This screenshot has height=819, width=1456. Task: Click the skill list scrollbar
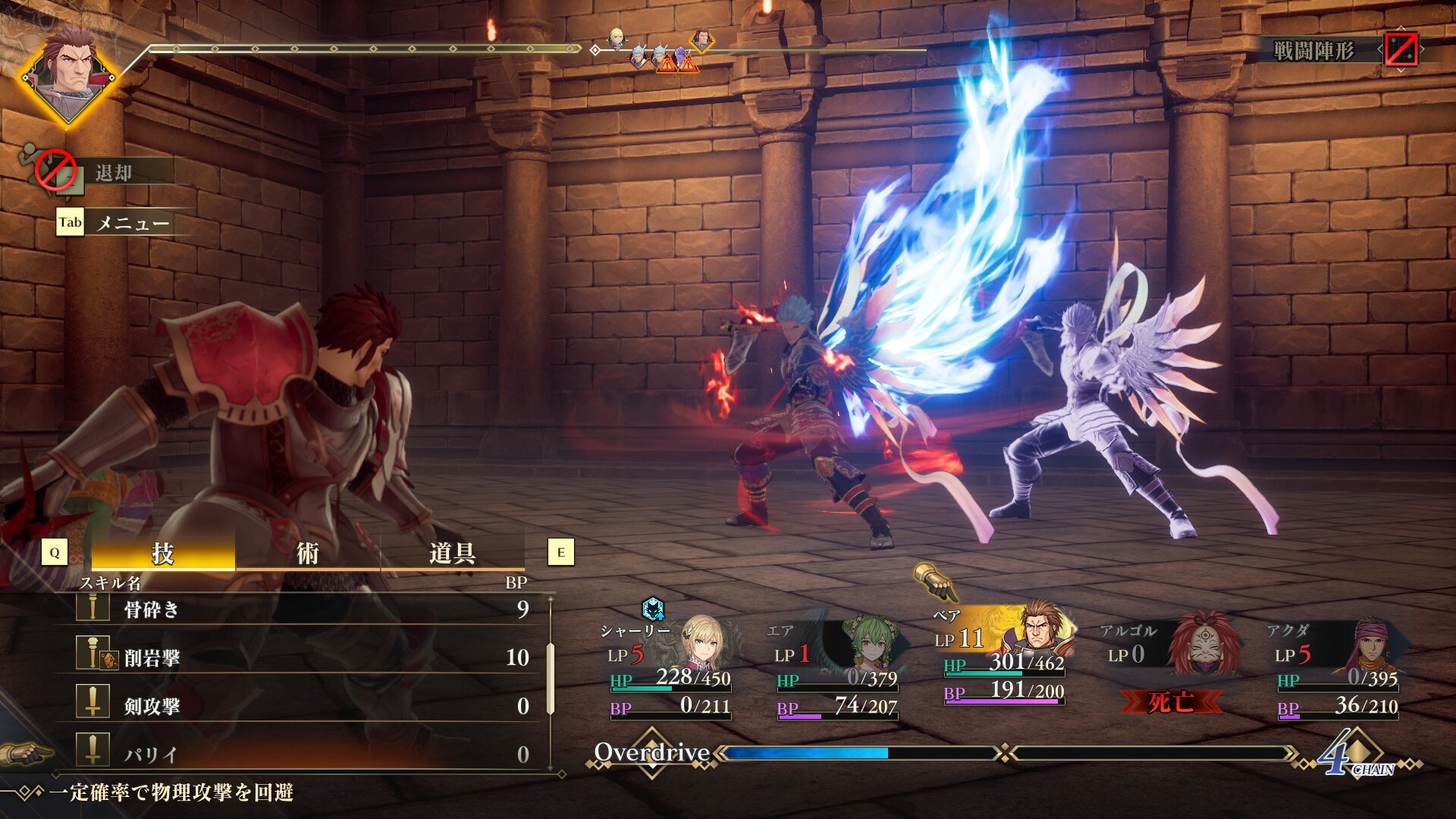tap(551, 679)
